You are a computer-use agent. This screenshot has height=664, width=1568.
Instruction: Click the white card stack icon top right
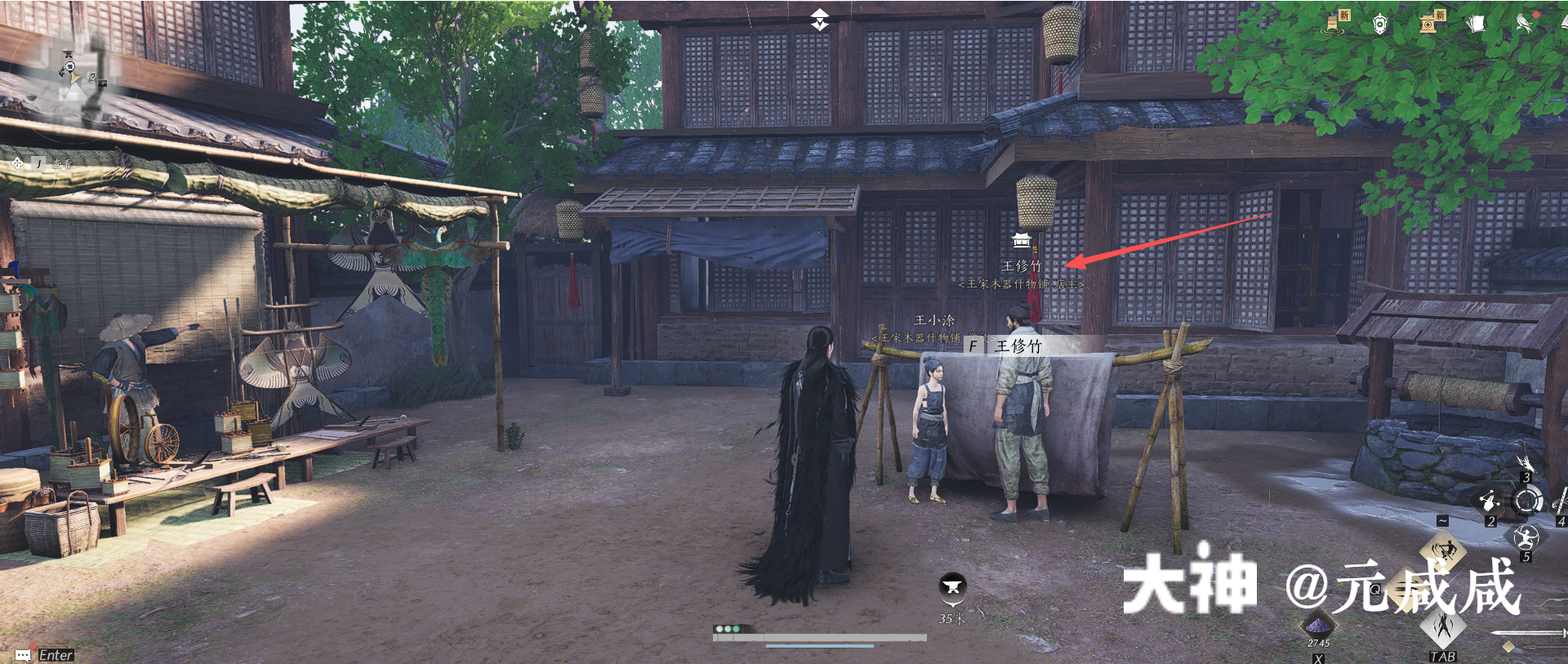point(1478,23)
